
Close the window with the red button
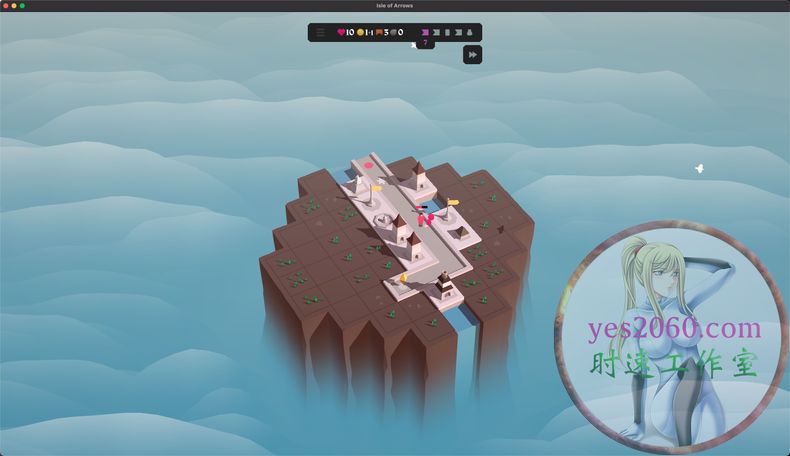coord(5,5)
